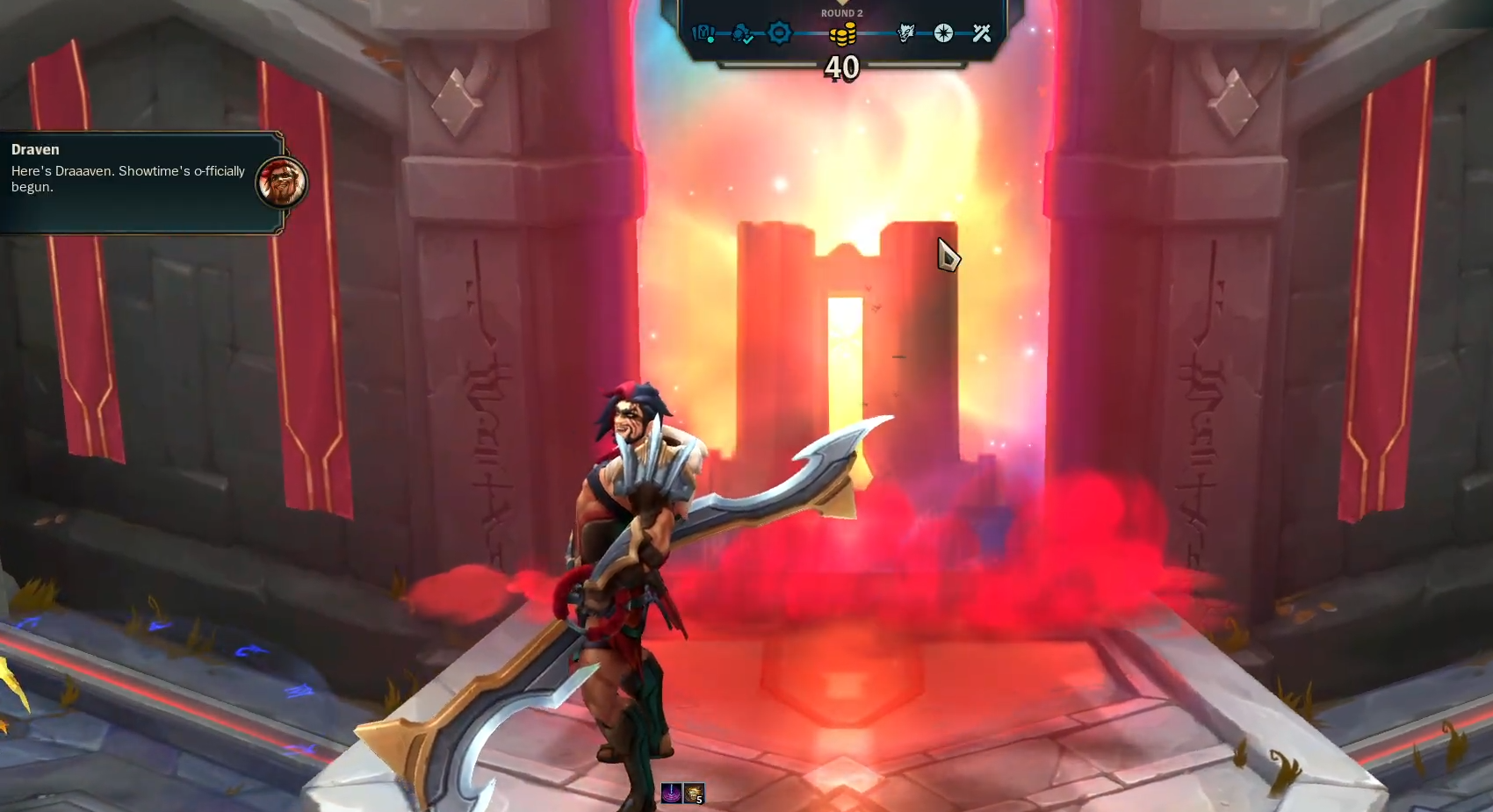Select the round starburst stage icon
The width and height of the screenshot is (1493, 812).
[x=943, y=33]
